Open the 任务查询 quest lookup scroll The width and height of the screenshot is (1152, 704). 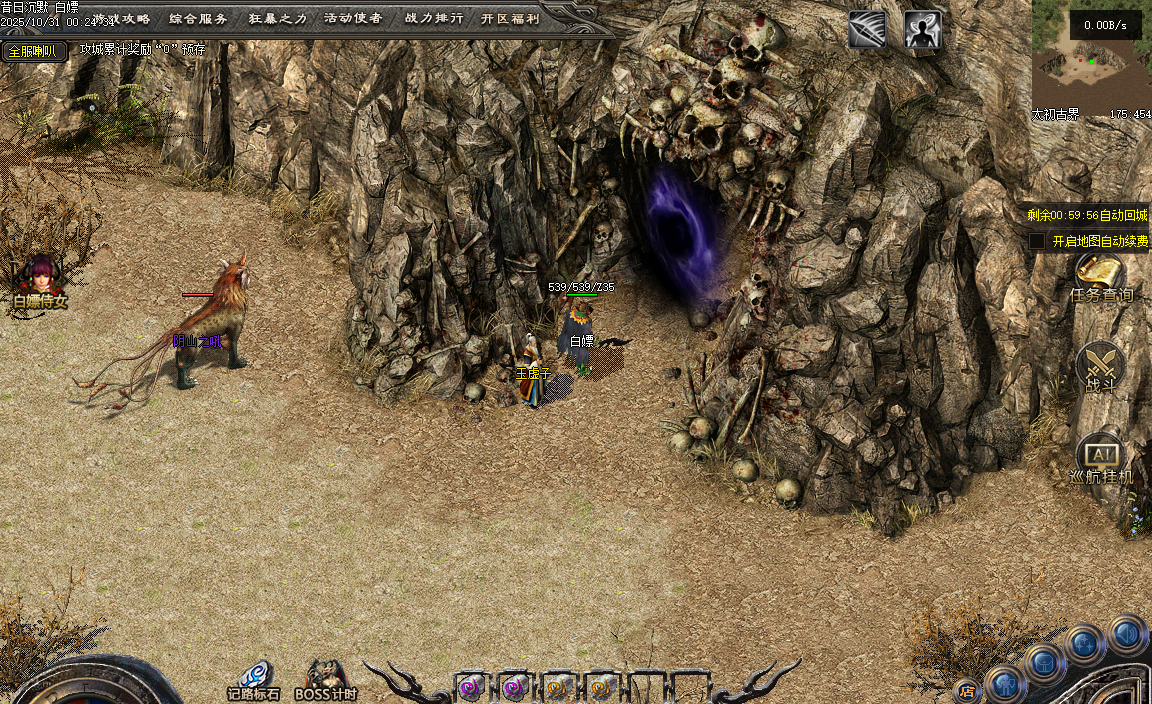pos(1100,276)
